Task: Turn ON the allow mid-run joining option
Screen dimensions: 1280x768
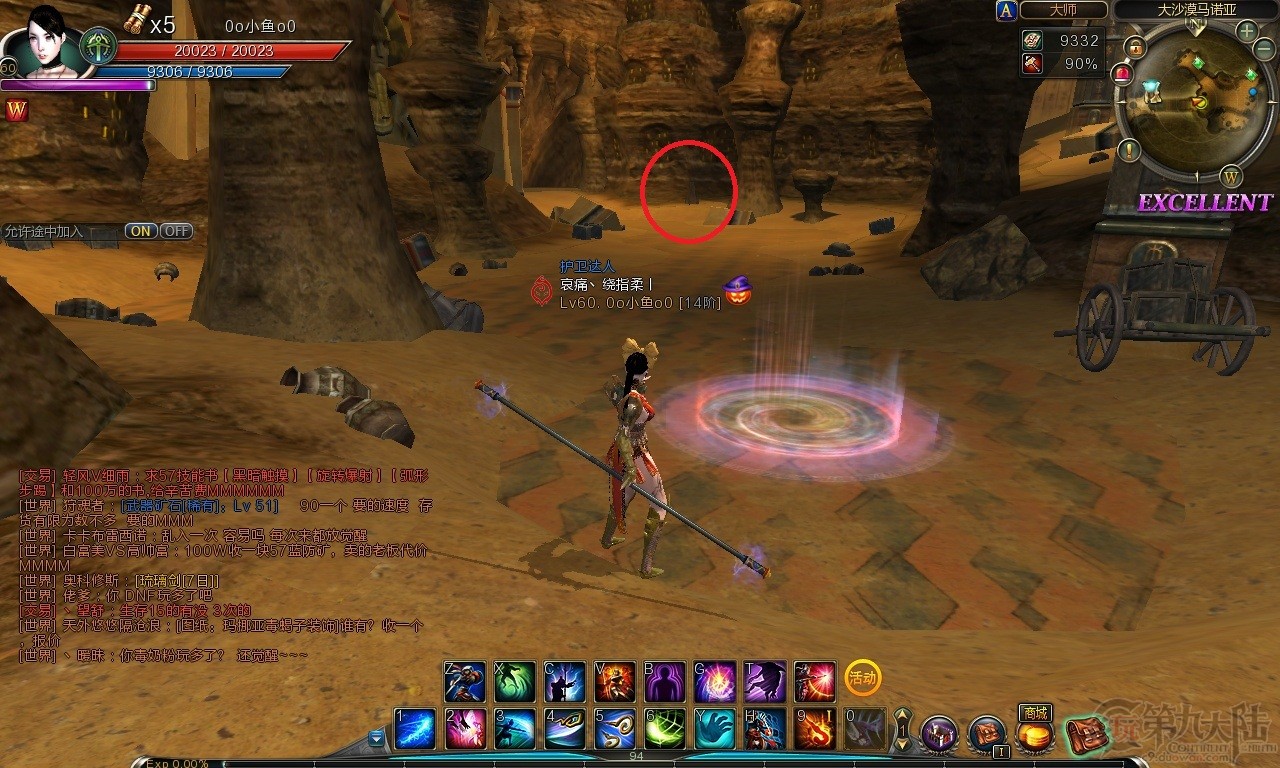Action: 141,231
